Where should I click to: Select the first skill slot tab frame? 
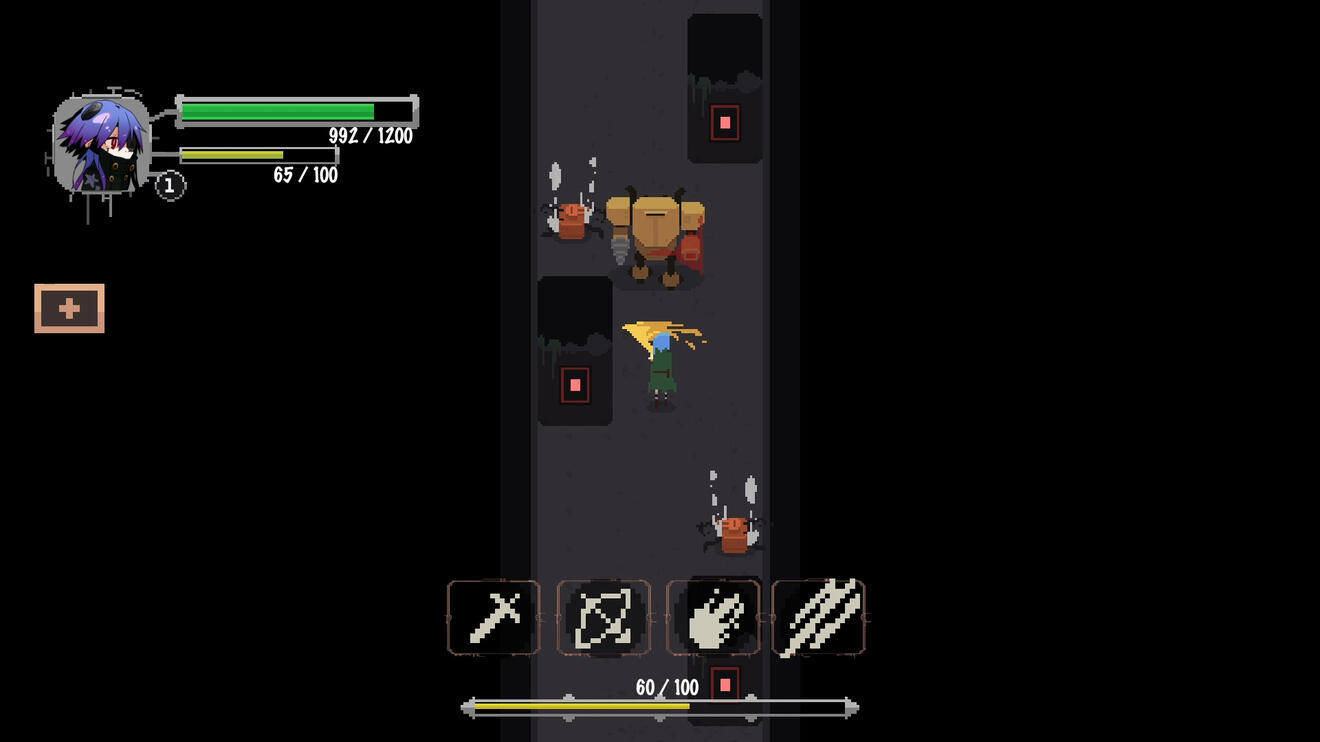tap(493, 617)
